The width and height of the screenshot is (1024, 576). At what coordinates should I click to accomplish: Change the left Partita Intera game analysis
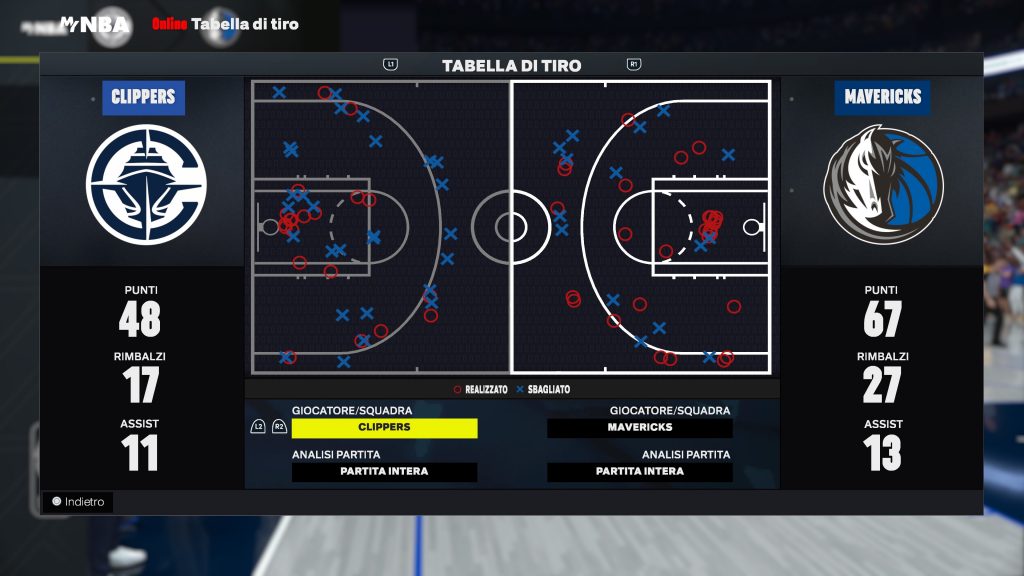[384, 472]
